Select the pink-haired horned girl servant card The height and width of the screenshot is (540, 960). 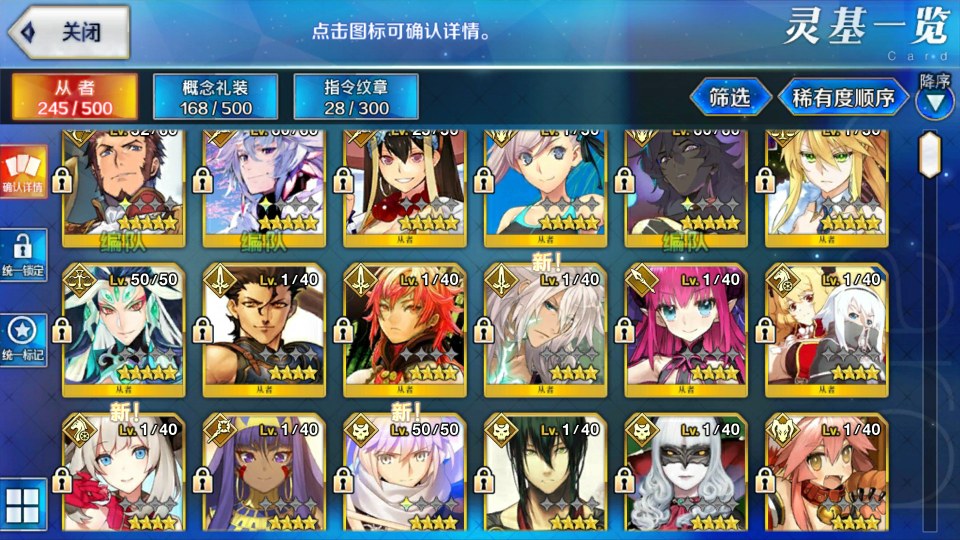(x=686, y=328)
